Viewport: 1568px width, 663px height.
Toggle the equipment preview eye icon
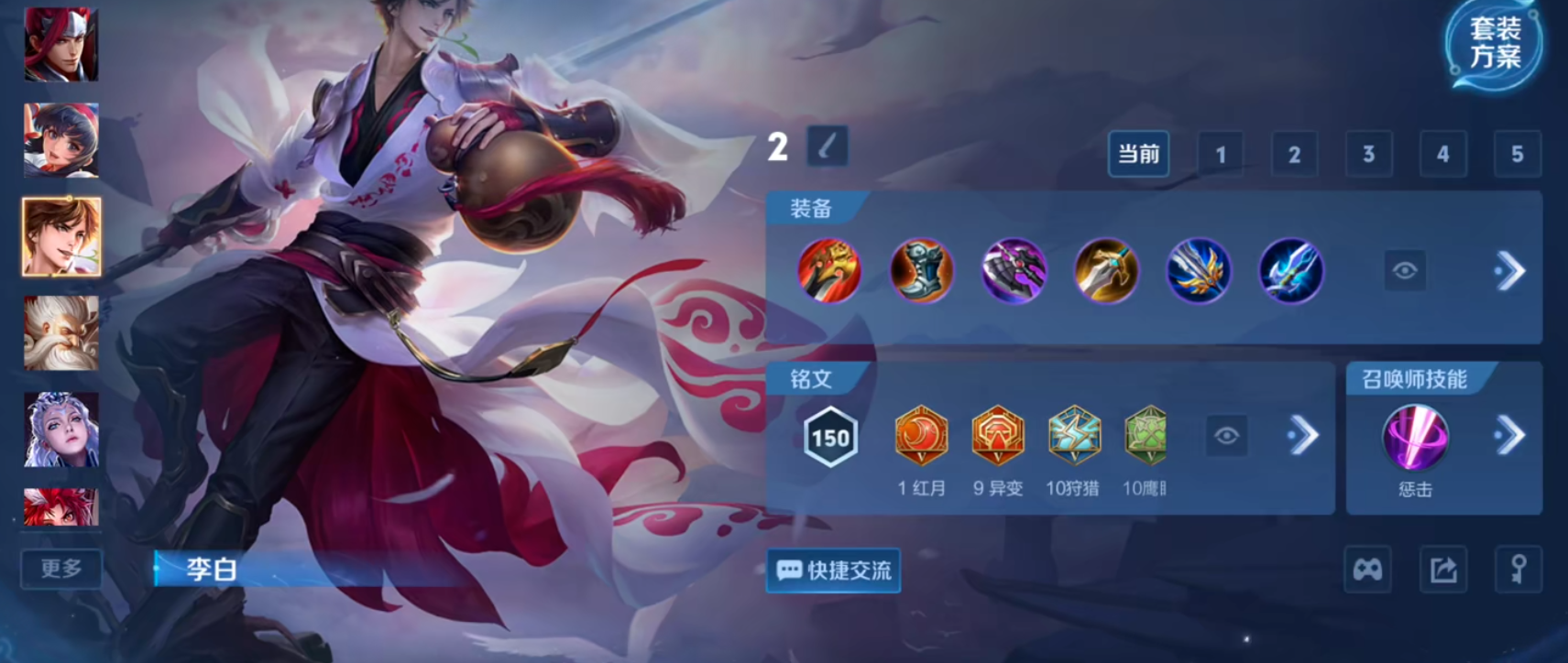pyautogui.click(x=1405, y=271)
